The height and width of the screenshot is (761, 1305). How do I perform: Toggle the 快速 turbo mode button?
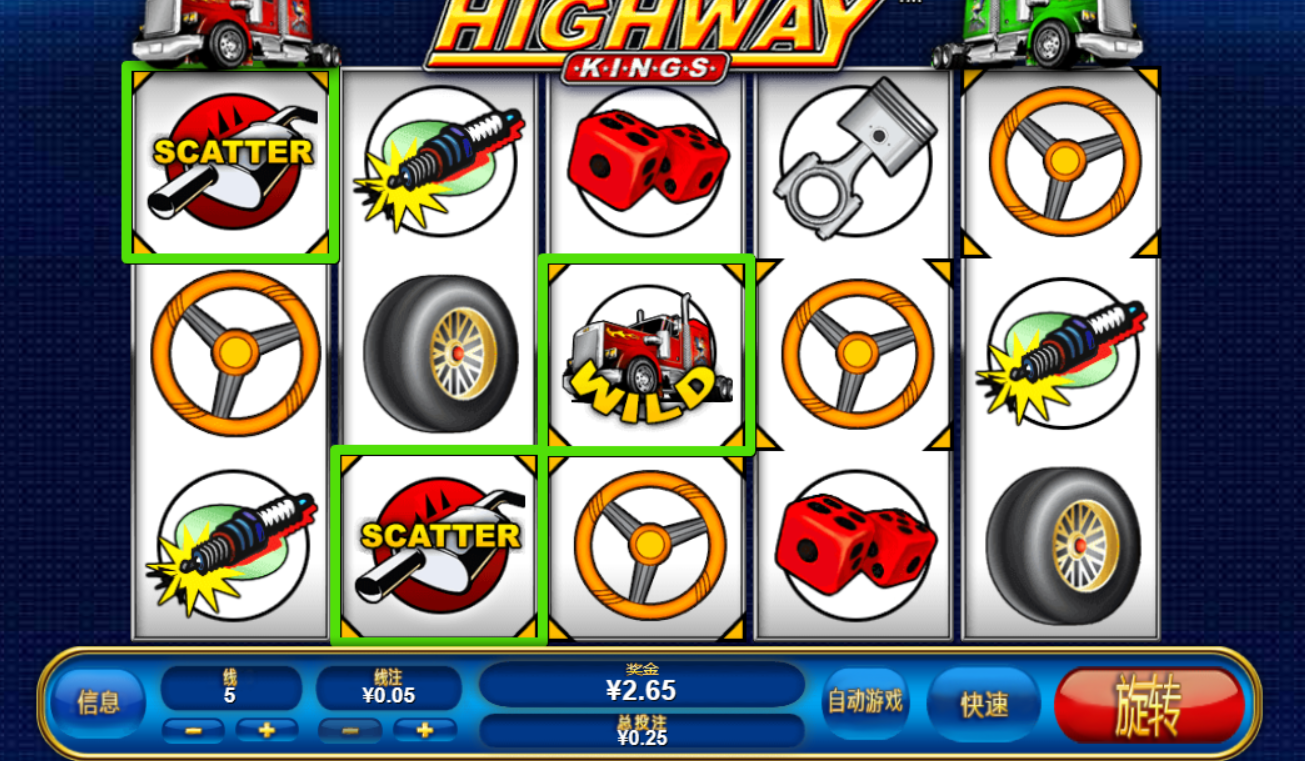pyautogui.click(x=984, y=704)
